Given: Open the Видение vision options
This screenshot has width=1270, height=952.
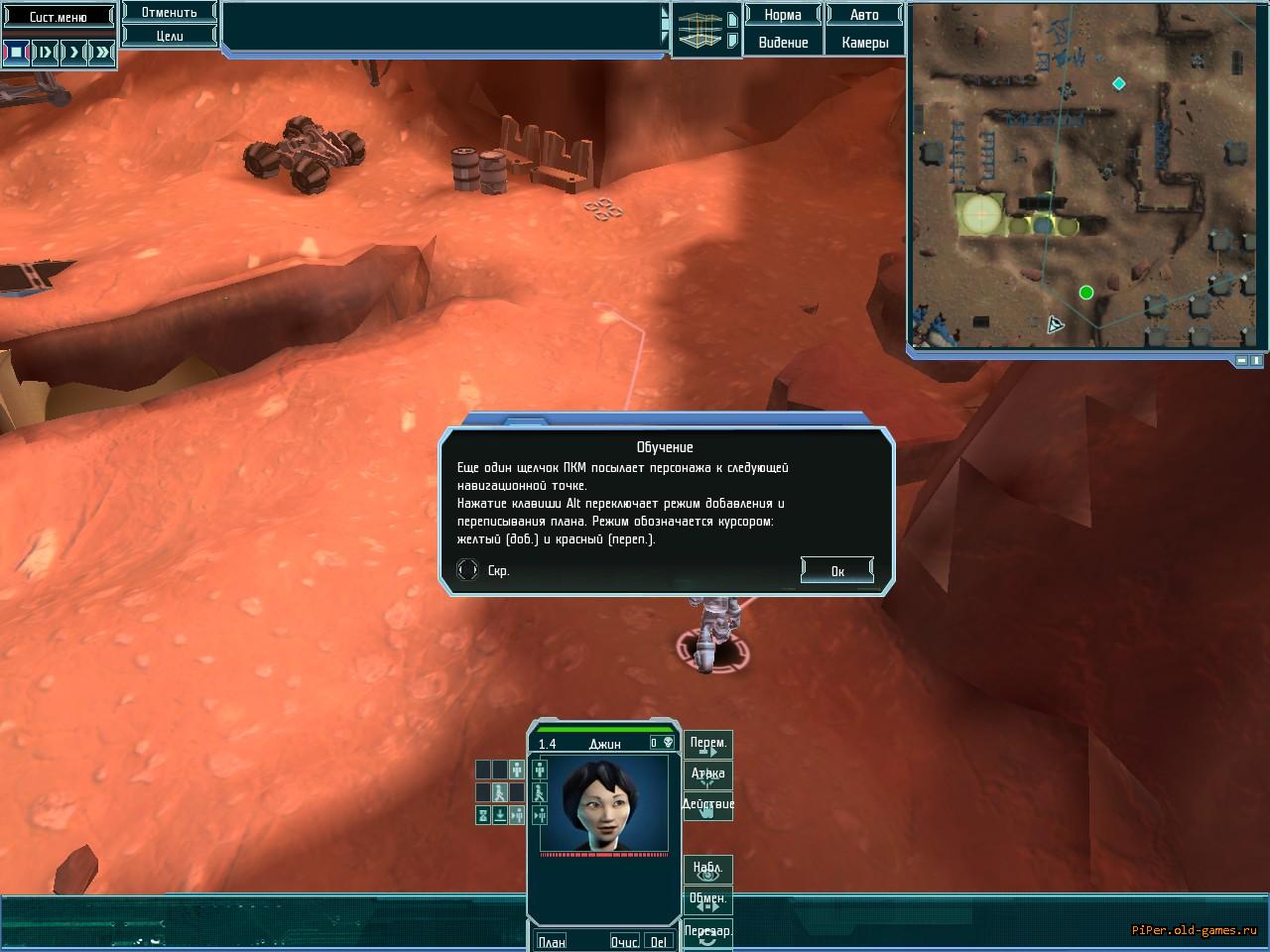Looking at the screenshot, I should point(783,43).
